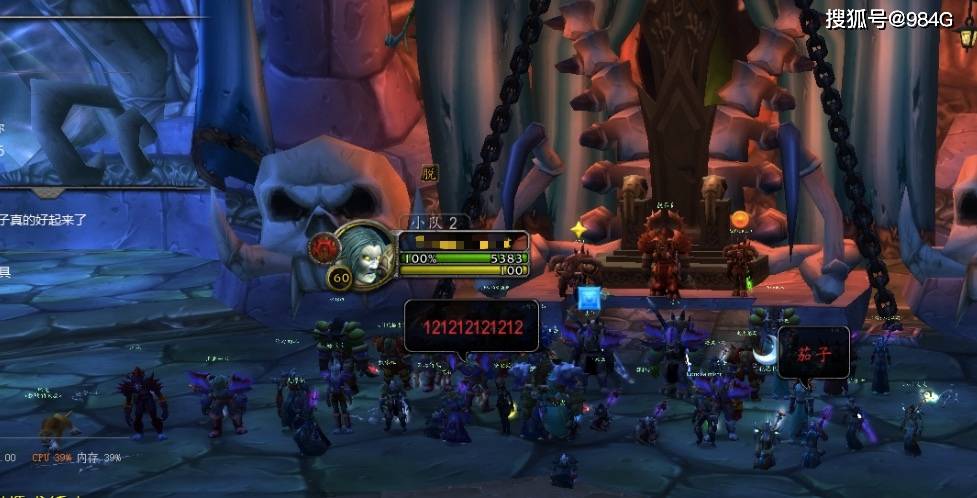Click the red Horde faction badge
Viewport: 977px width, 498px height.
(323, 247)
